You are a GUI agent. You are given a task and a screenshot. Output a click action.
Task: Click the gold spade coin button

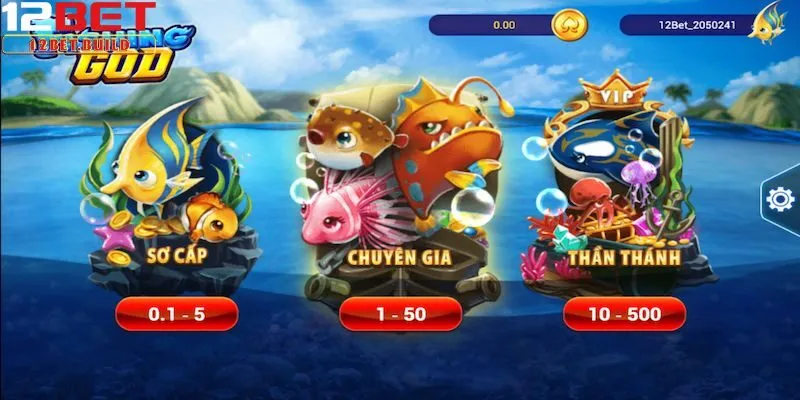pyautogui.click(x=570, y=25)
